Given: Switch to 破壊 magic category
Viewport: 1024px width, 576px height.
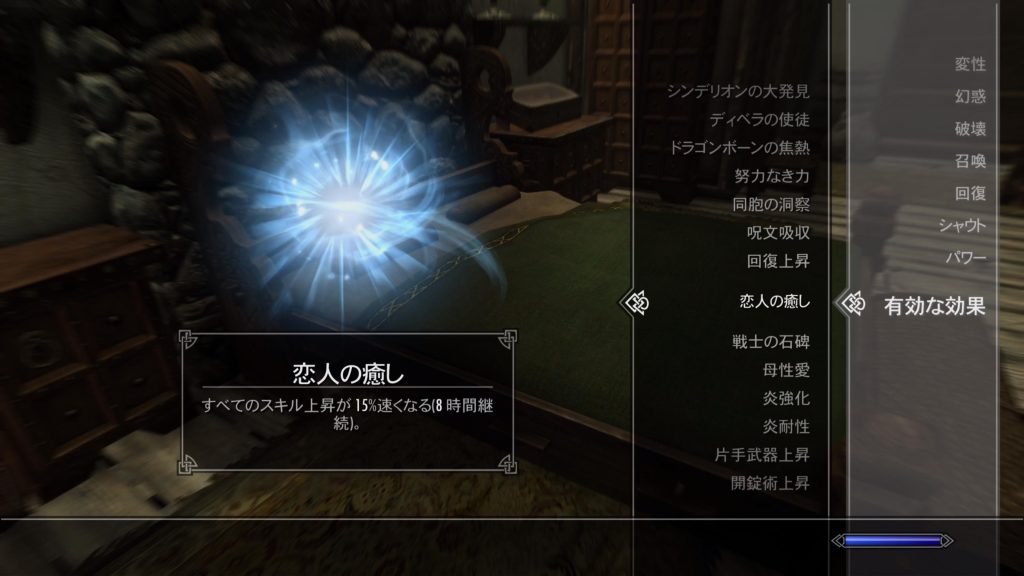Looking at the screenshot, I should click(x=970, y=129).
